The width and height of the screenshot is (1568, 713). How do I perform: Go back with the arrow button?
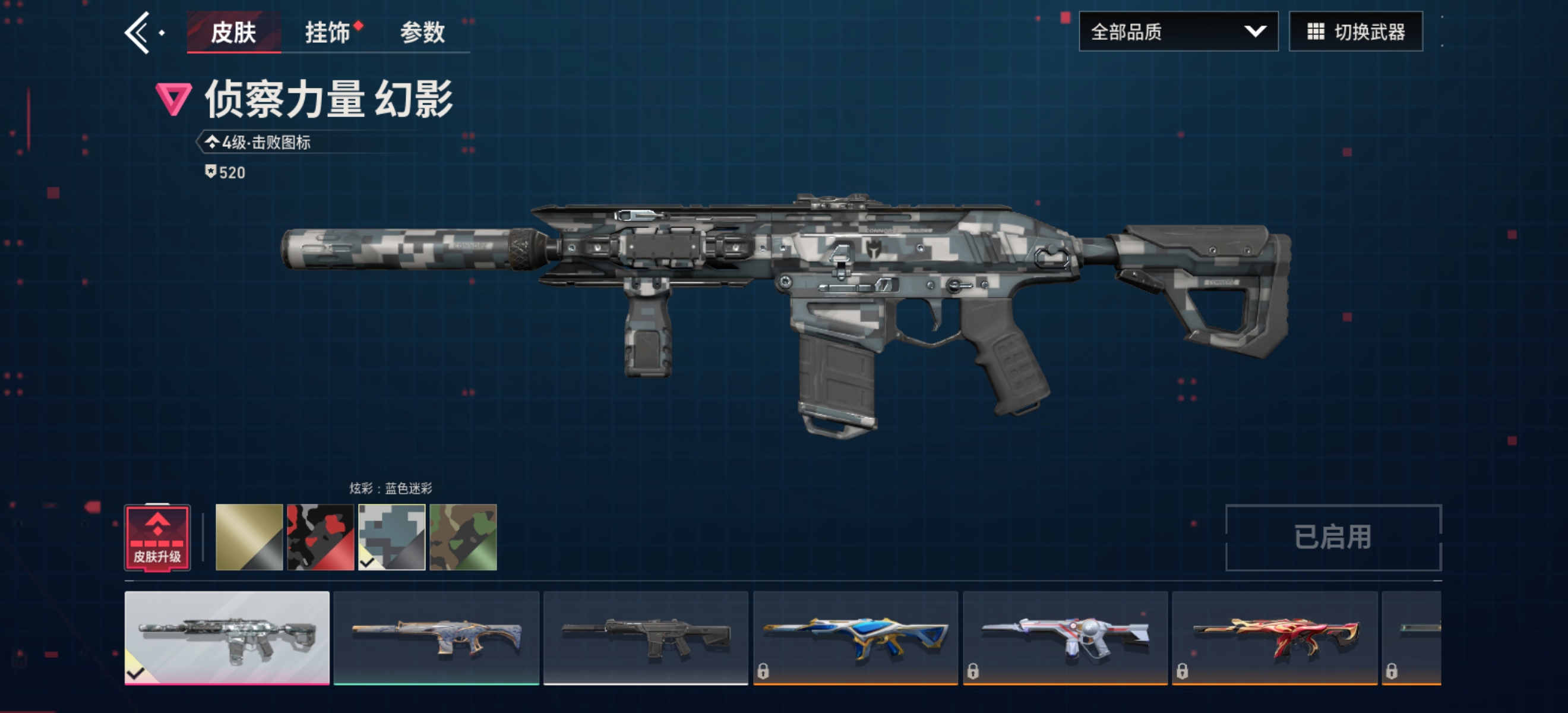coord(138,33)
